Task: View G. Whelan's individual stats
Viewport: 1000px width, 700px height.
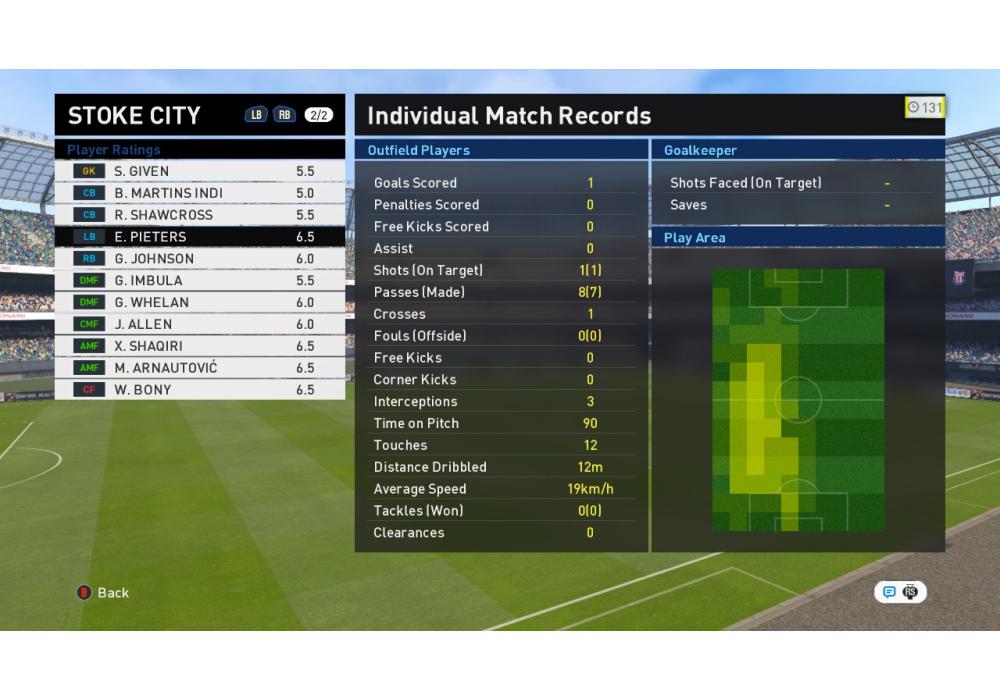Action: (200, 303)
